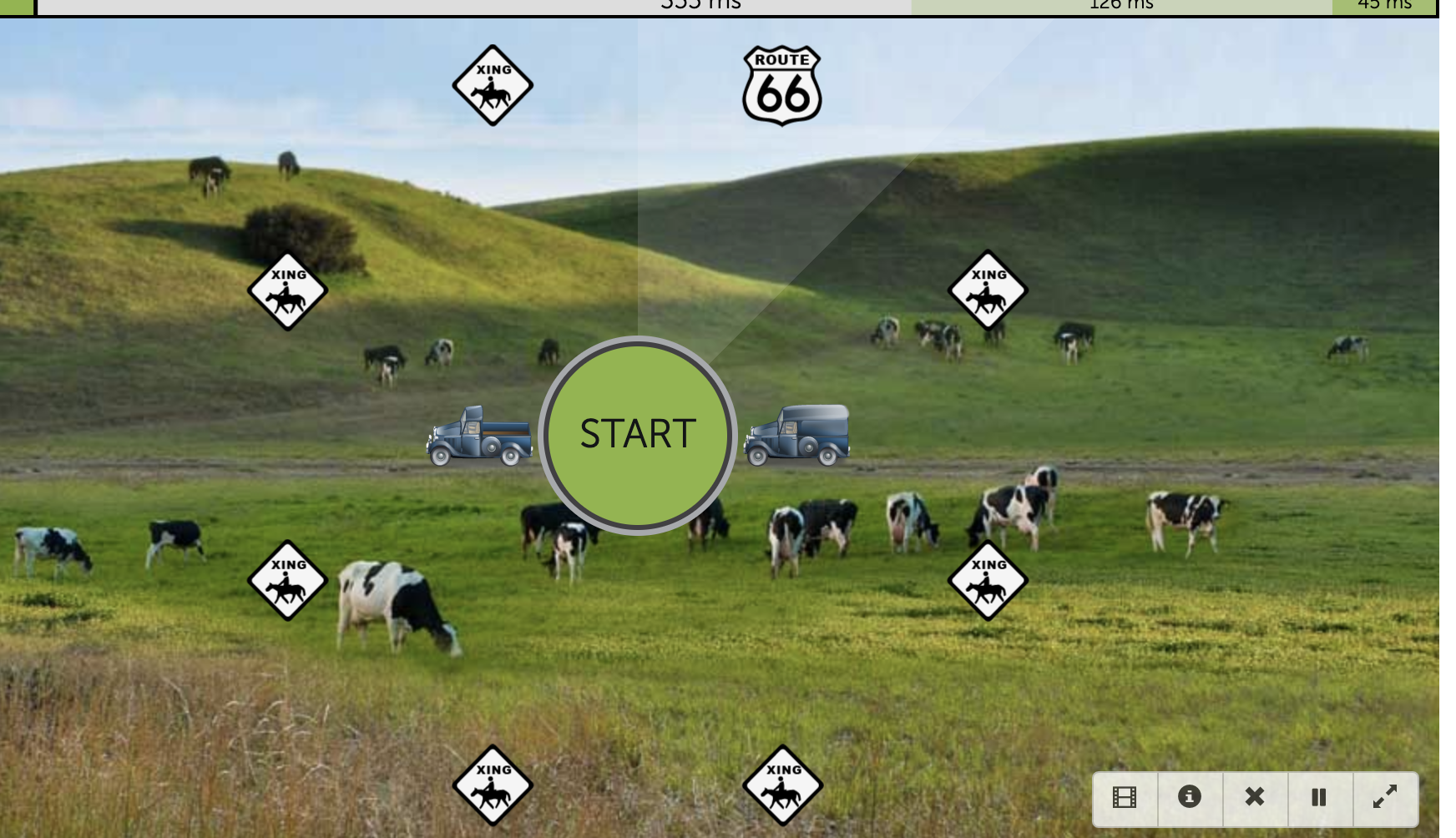This screenshot has width=1456, height=838.
Task: Show the exercise info
Action: click(x=1190, y=797)
